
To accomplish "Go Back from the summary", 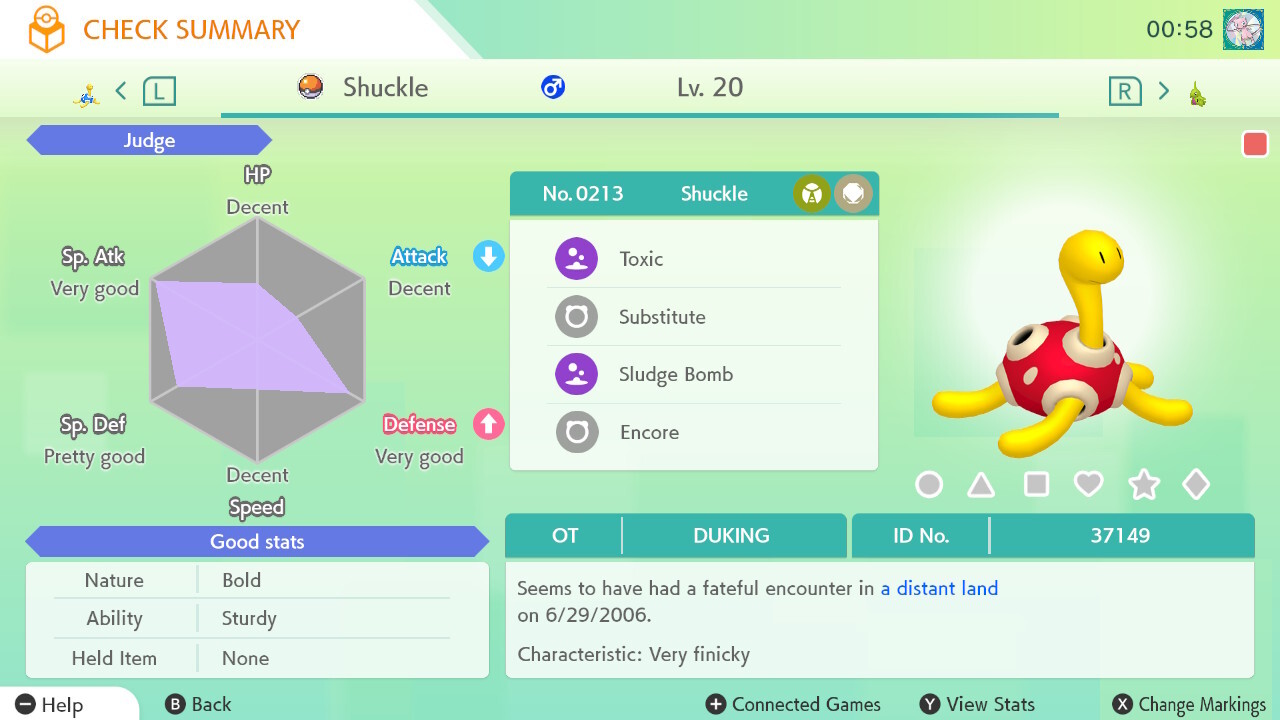I will [198, 705].
